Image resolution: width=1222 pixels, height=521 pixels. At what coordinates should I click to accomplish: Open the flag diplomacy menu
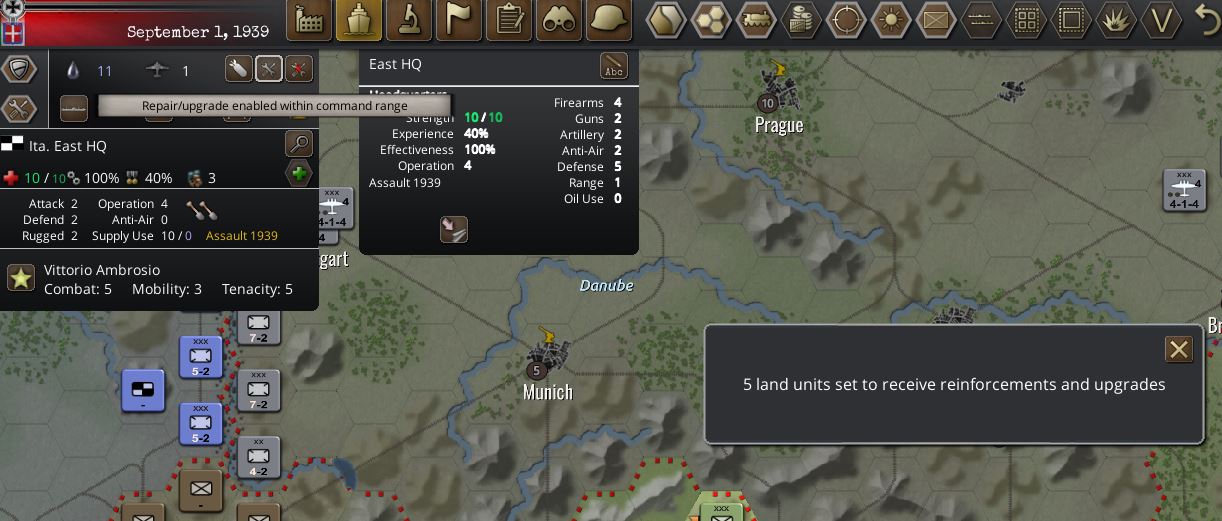click(458, 20)
